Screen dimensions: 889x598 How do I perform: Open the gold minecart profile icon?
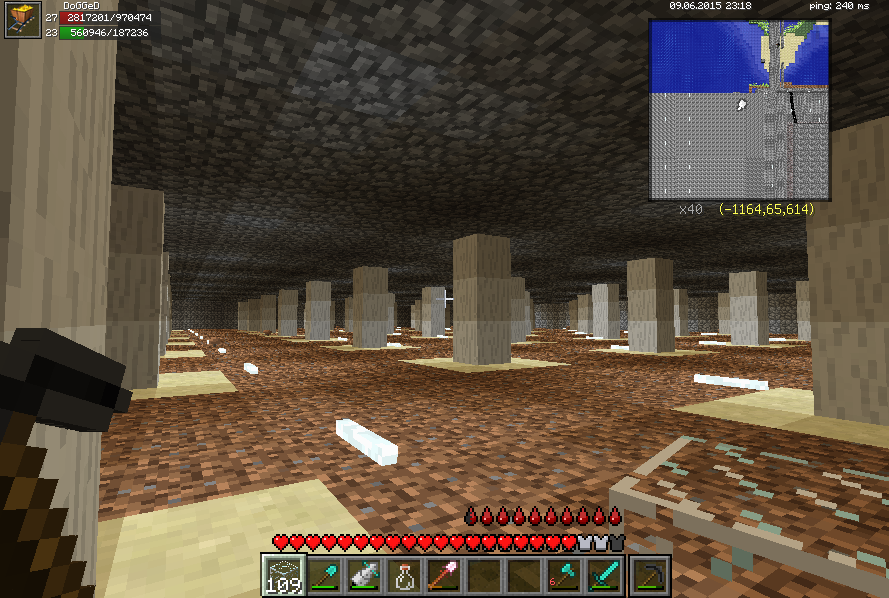point(21,21)
